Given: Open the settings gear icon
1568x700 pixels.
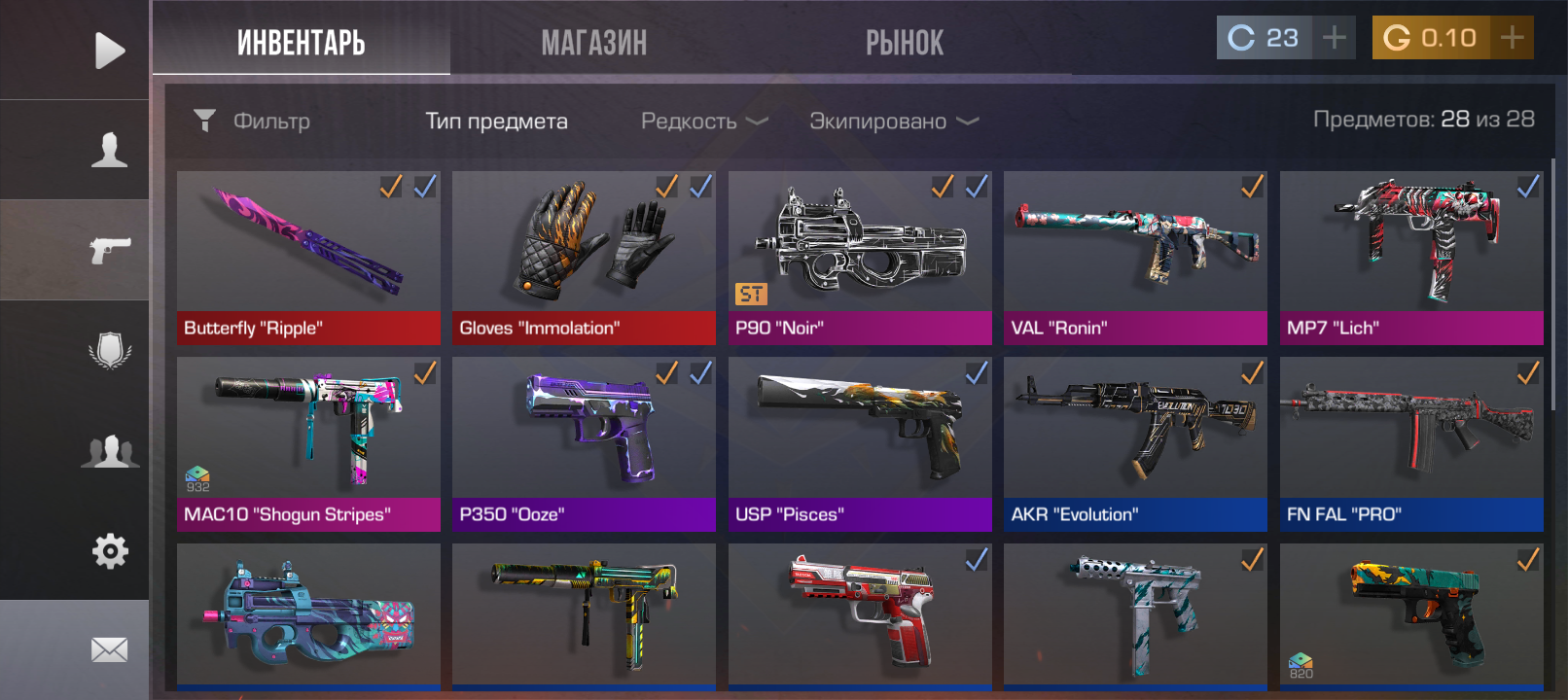Looking at the screenshot, I should tap(109, 551).
